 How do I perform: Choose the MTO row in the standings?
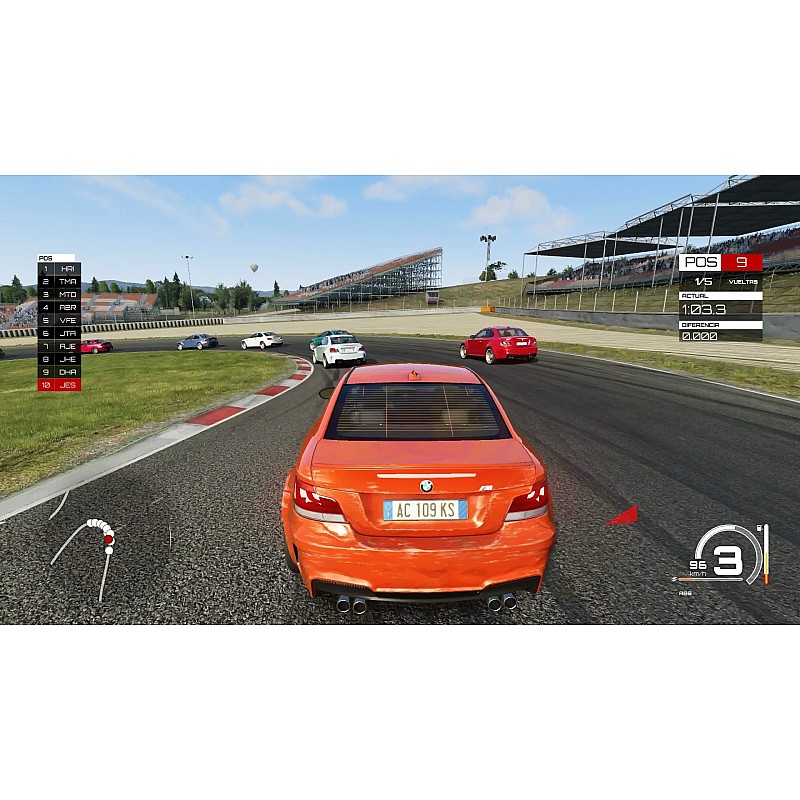point(60,295)
